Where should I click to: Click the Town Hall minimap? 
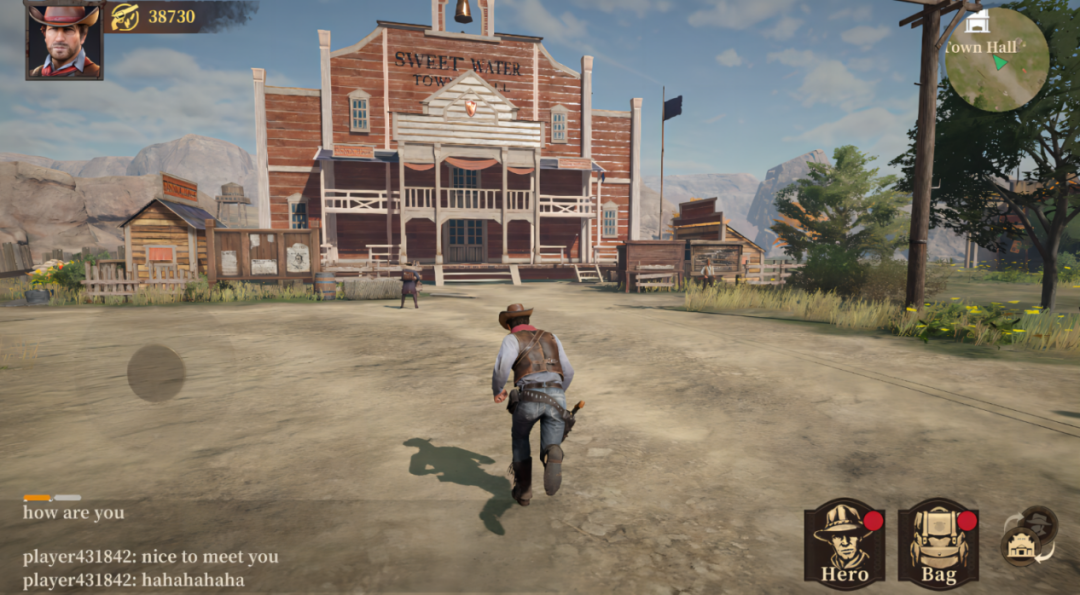coord(996,60)
